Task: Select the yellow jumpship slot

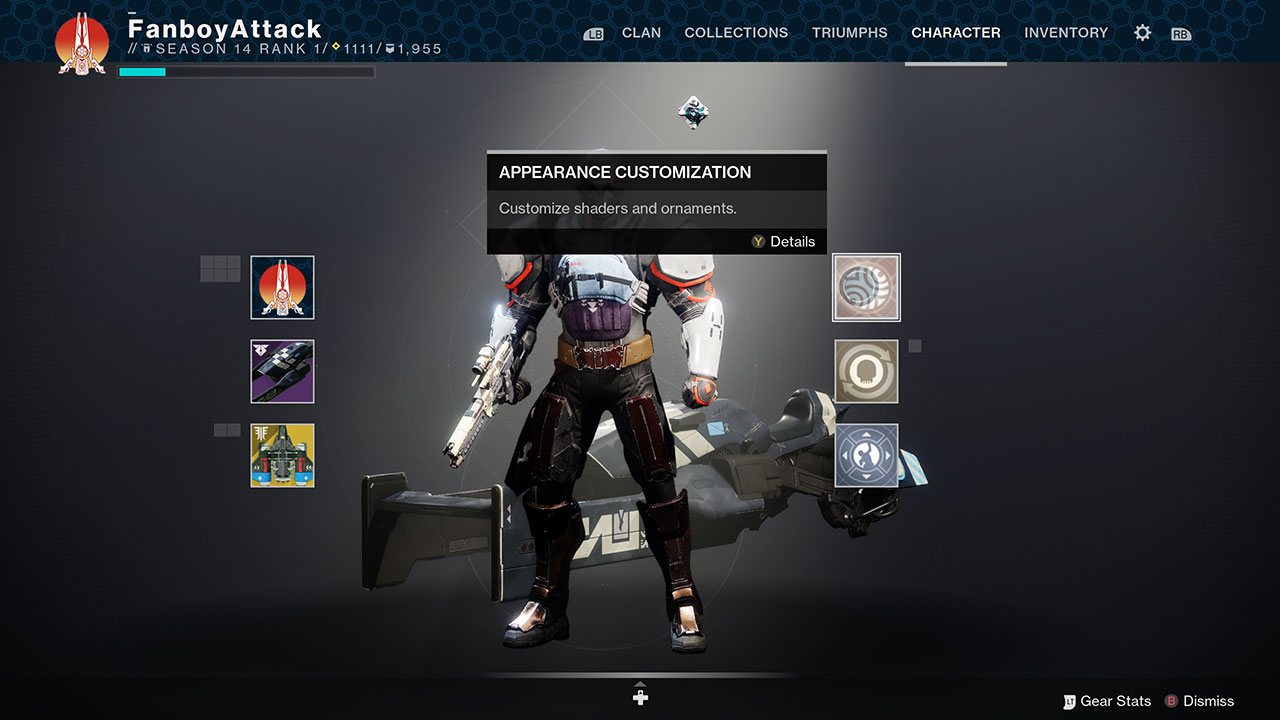Action: (282, 455)
